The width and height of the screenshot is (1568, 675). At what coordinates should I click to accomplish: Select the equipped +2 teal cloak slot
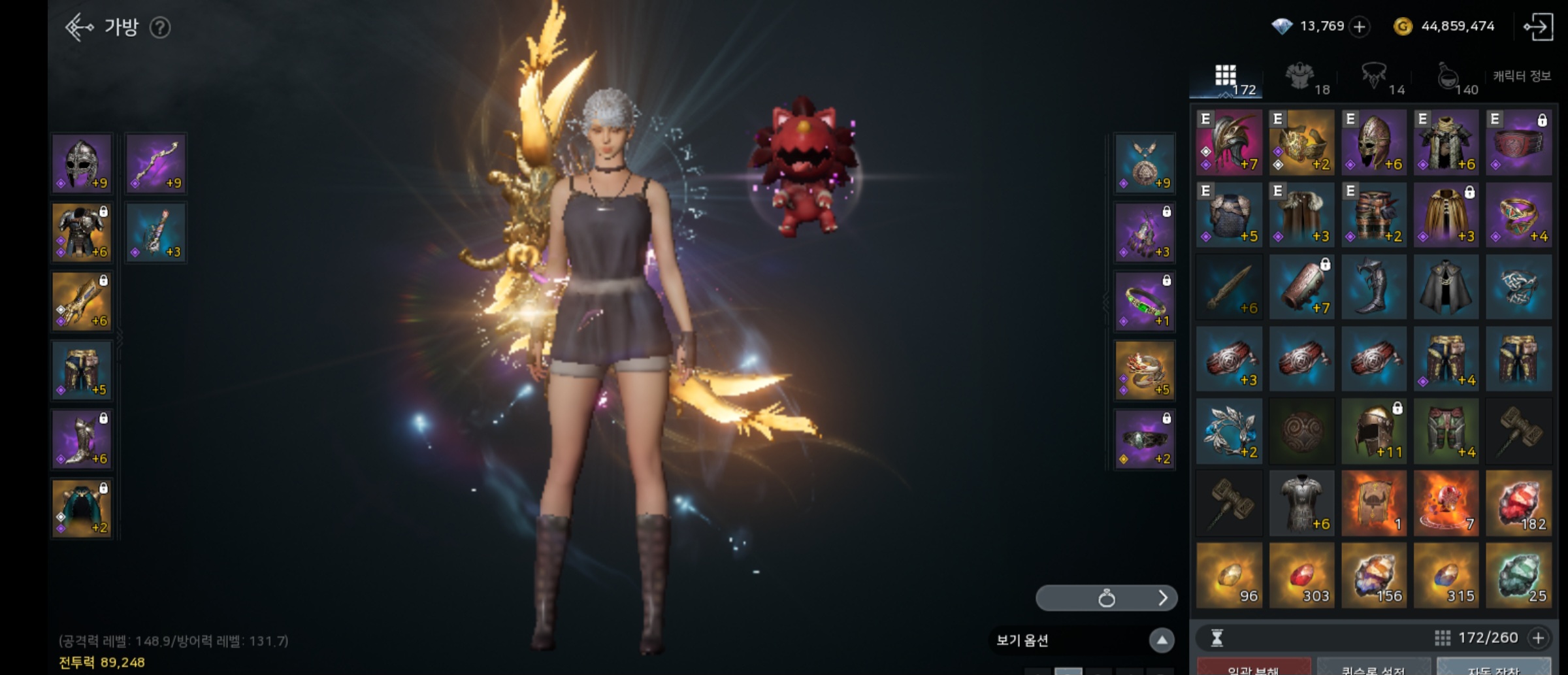pyautogui.click(x=82, y=508)
